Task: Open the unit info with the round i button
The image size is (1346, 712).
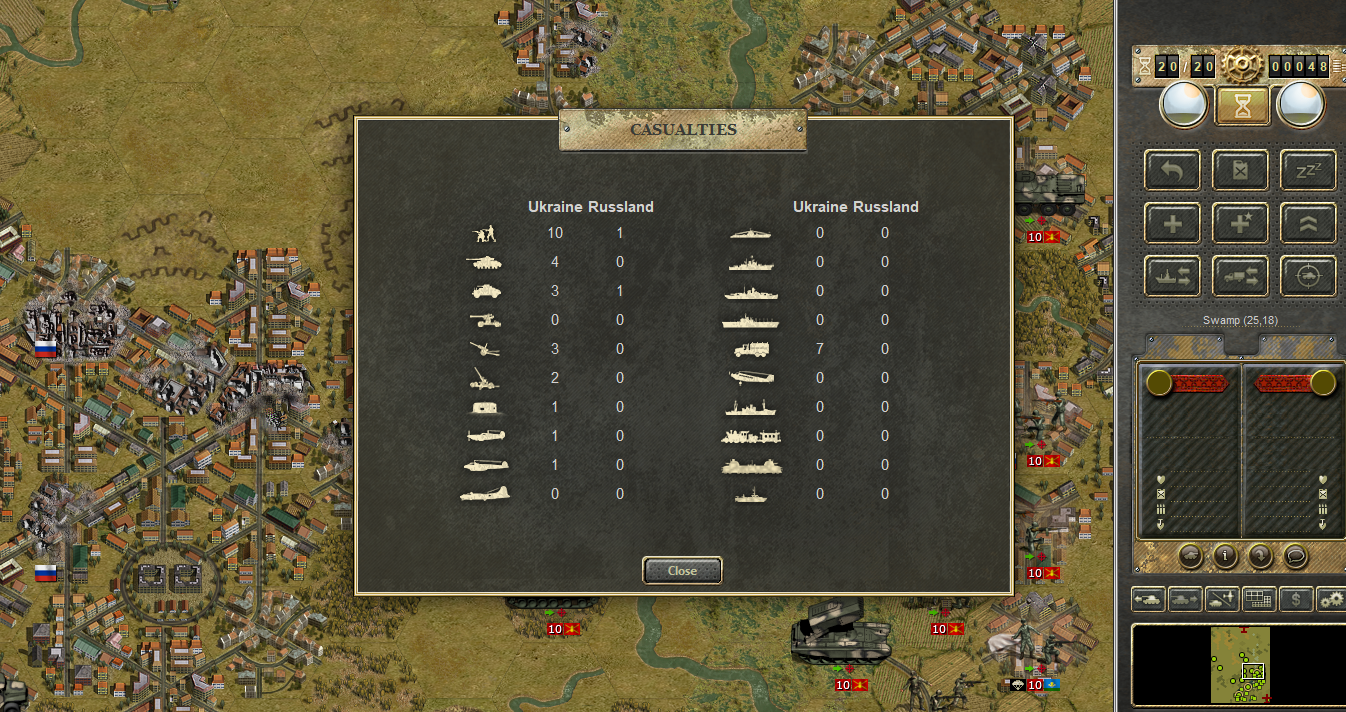Action: pyautogui.click(x=1225, y=555)
